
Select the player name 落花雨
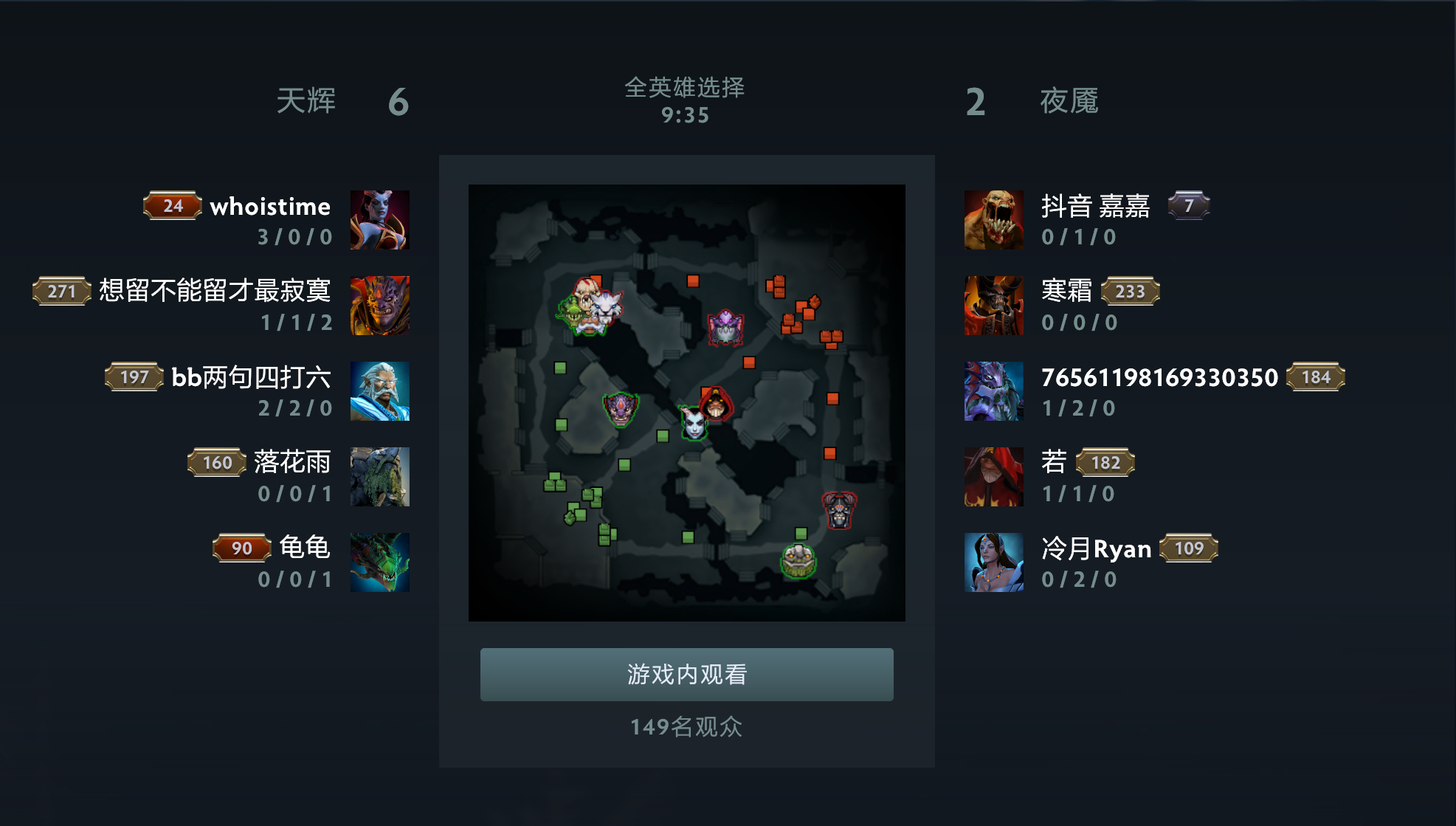pos(294,463)
